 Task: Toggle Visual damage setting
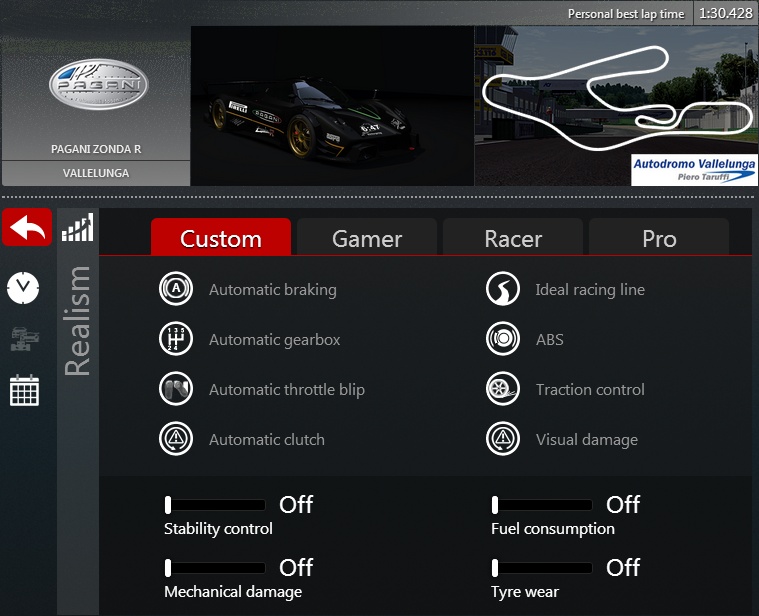(x=503, y=439)
